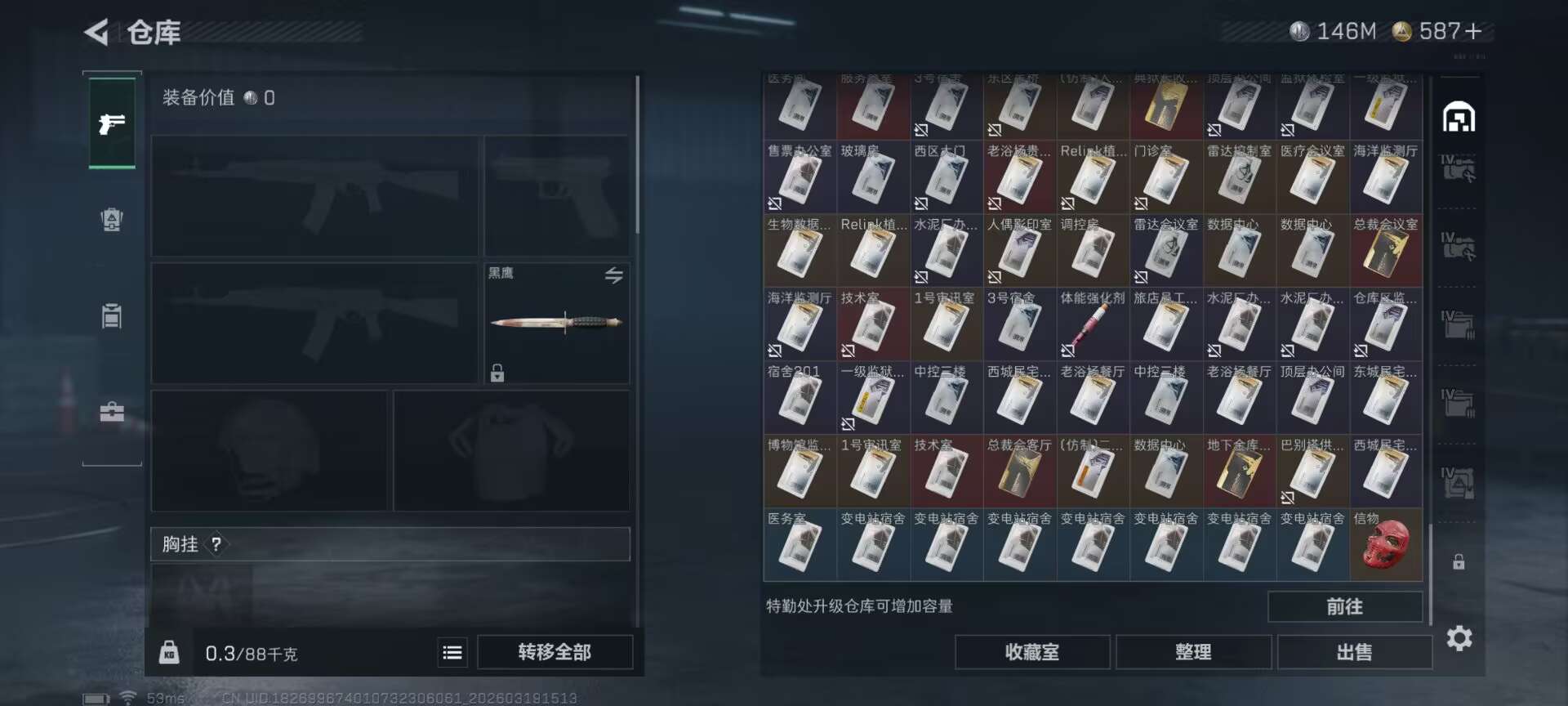The image size is (1568, 706).
Task: Select the first IV storage tab icon
Action: coord(1461,168)
